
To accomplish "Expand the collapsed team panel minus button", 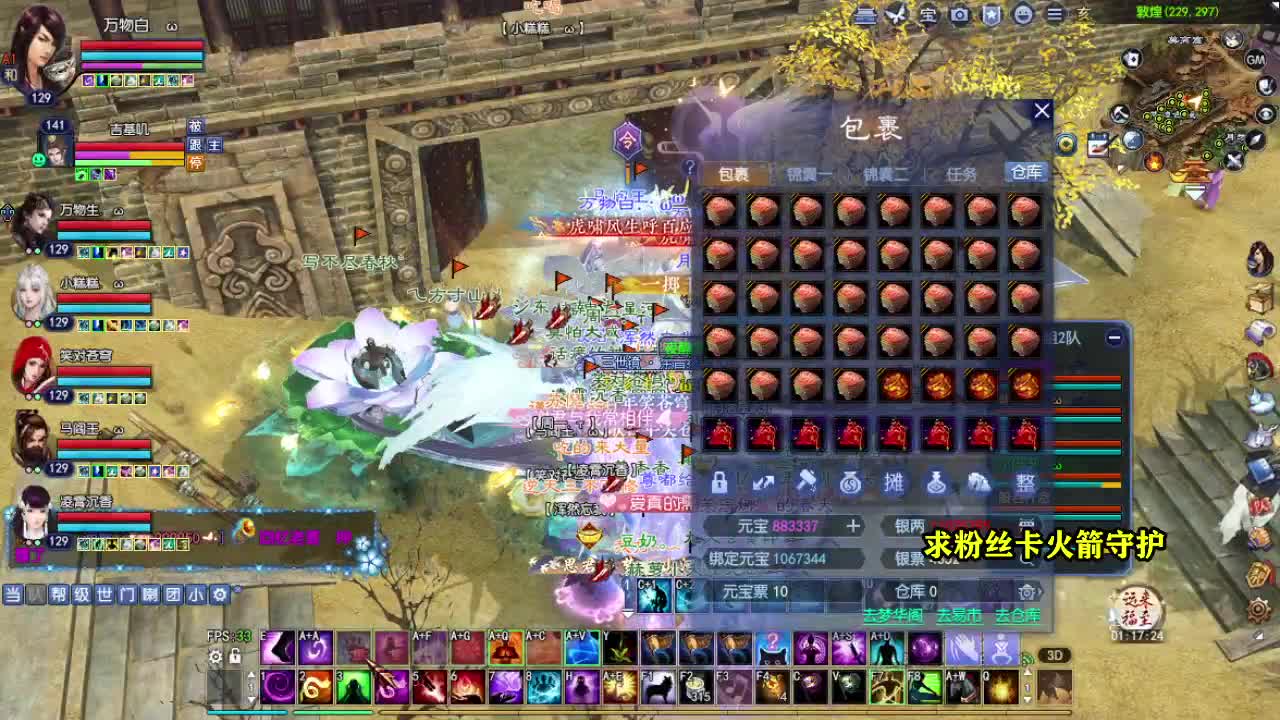I will coord(1113,338).
